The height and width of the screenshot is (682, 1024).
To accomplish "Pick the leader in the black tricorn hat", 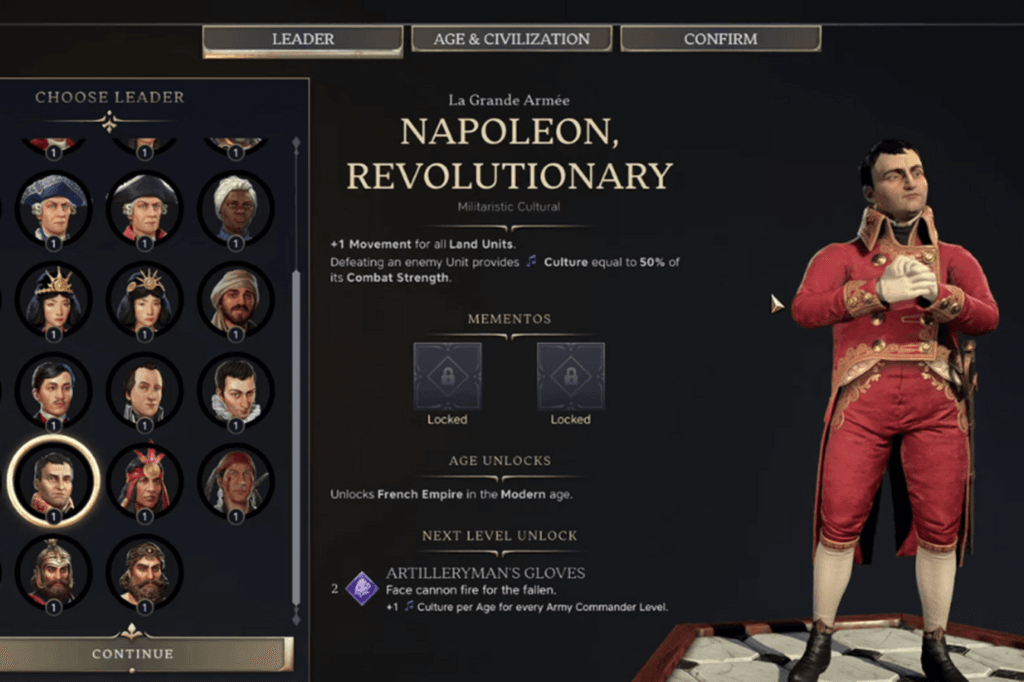I will point(145,208).
